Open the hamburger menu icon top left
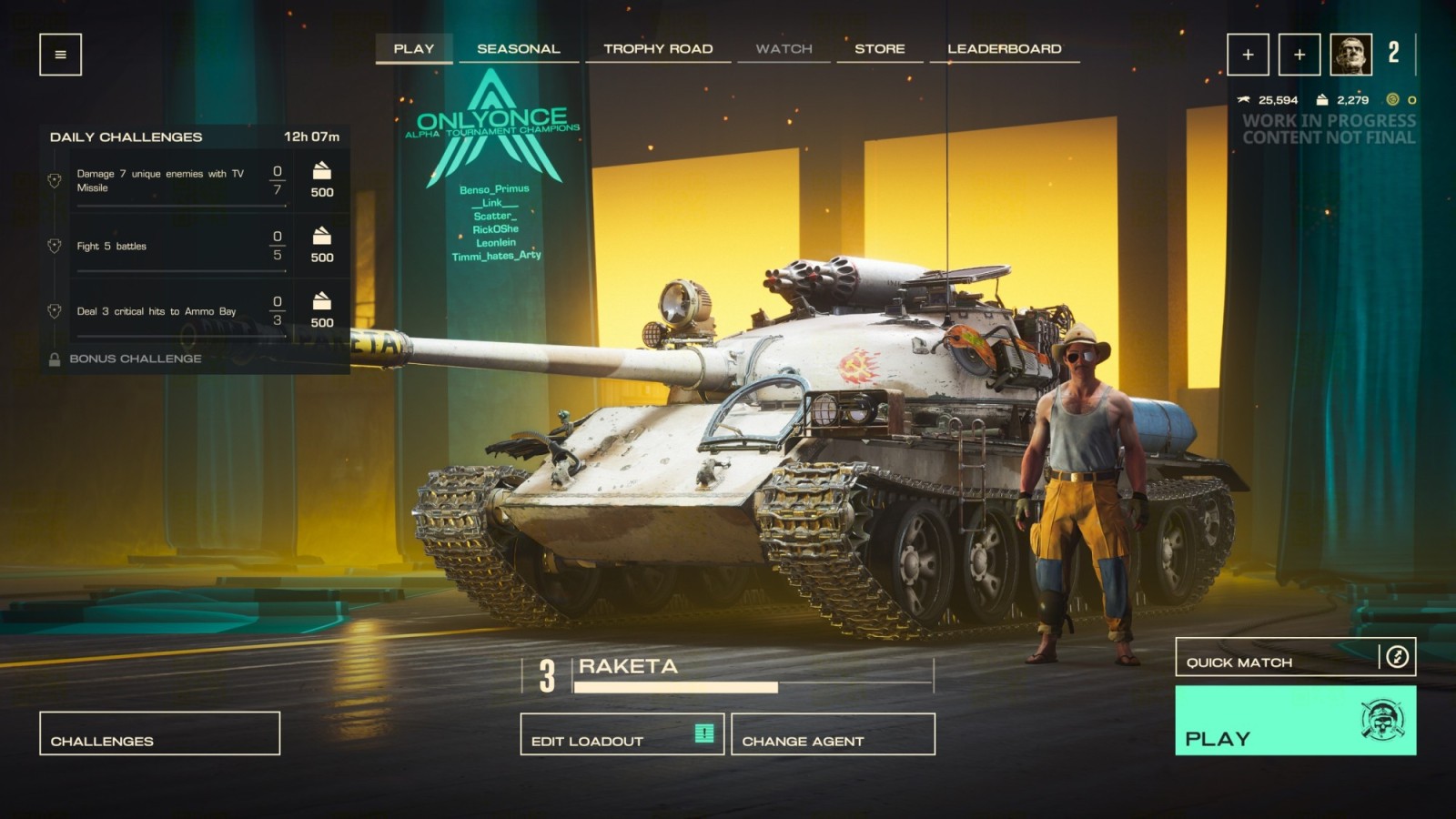The height and width of the screenshot is (819, 1456). [60, 55]
